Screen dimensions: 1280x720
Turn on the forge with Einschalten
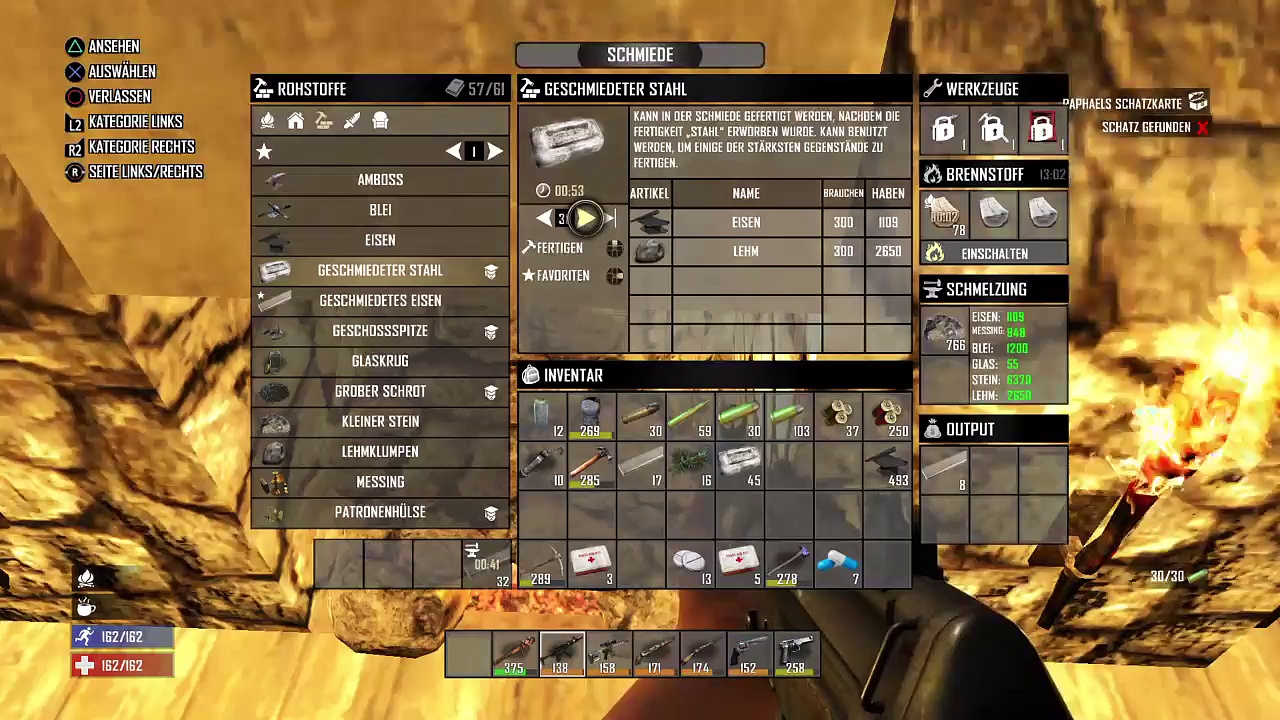tap(994, 254)
